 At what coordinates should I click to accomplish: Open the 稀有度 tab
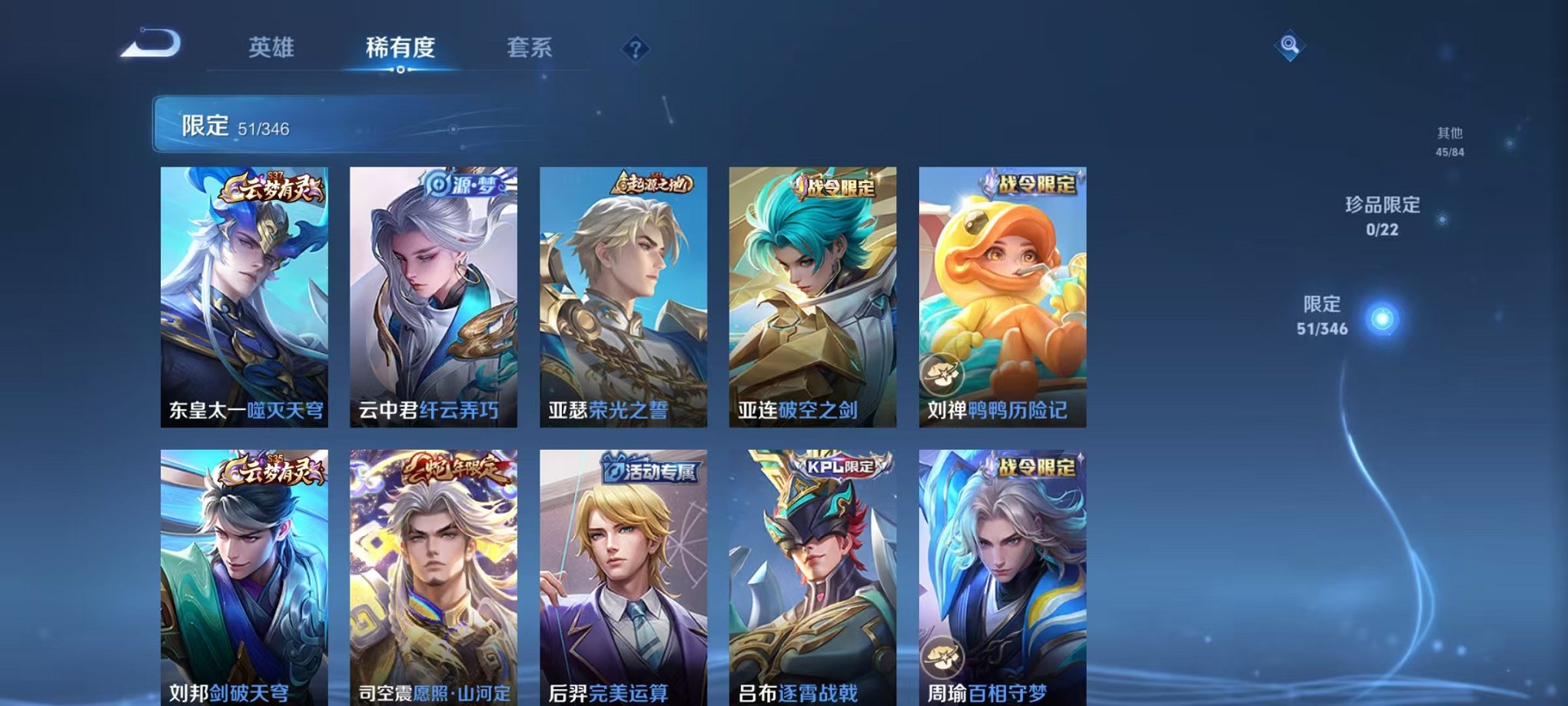(397, 48)
